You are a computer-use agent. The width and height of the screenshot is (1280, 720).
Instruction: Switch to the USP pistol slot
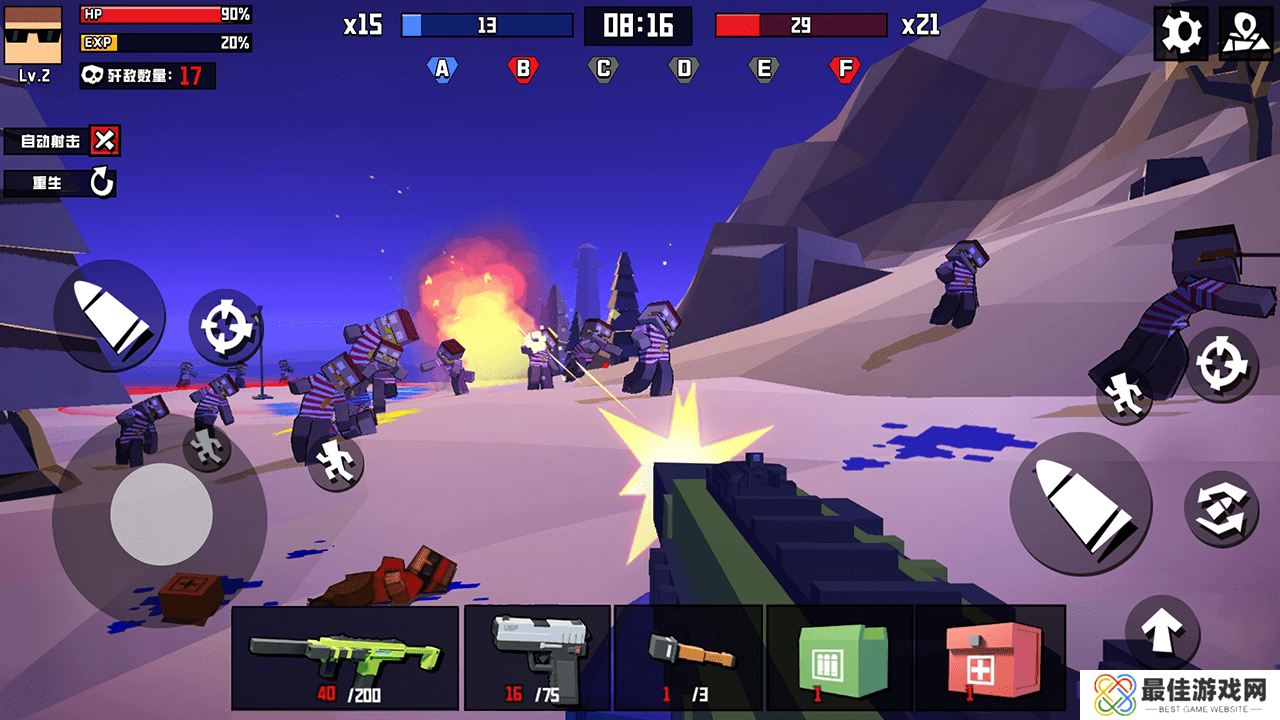537,657
